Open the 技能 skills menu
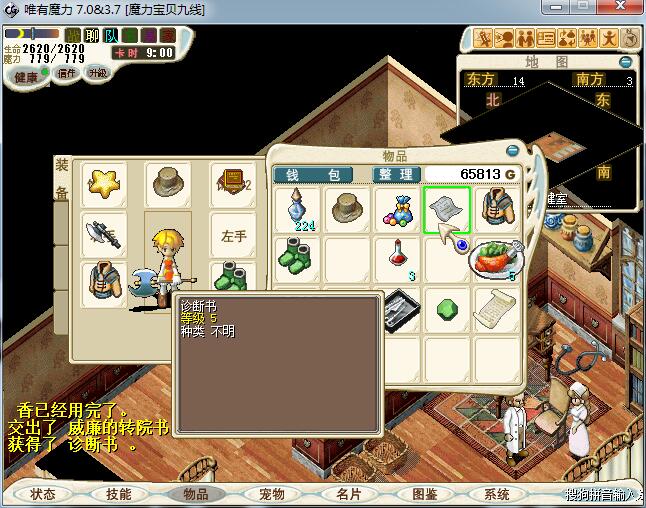 pyautogui.click(x=119, y=494)
